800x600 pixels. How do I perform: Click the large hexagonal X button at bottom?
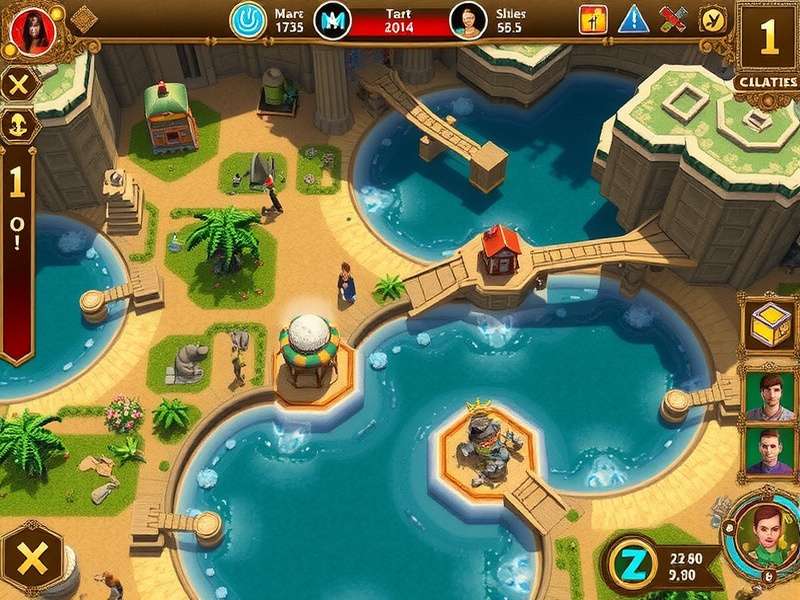point(32,559)
